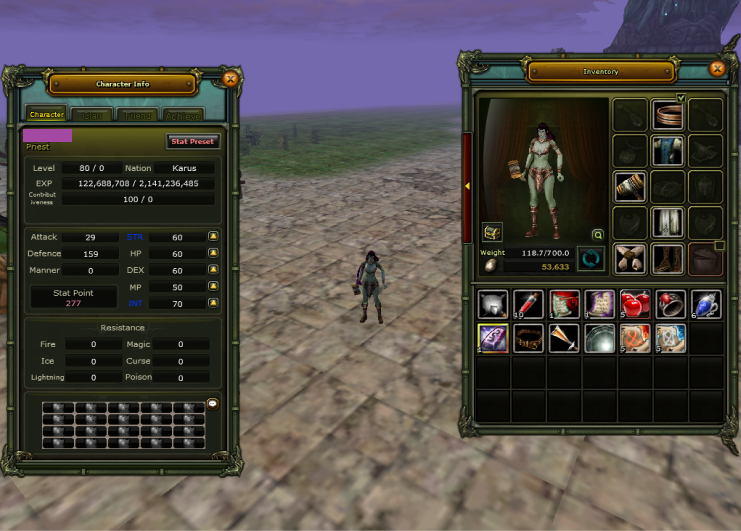Switch to the Friend tab

click(x=139, y=116)
